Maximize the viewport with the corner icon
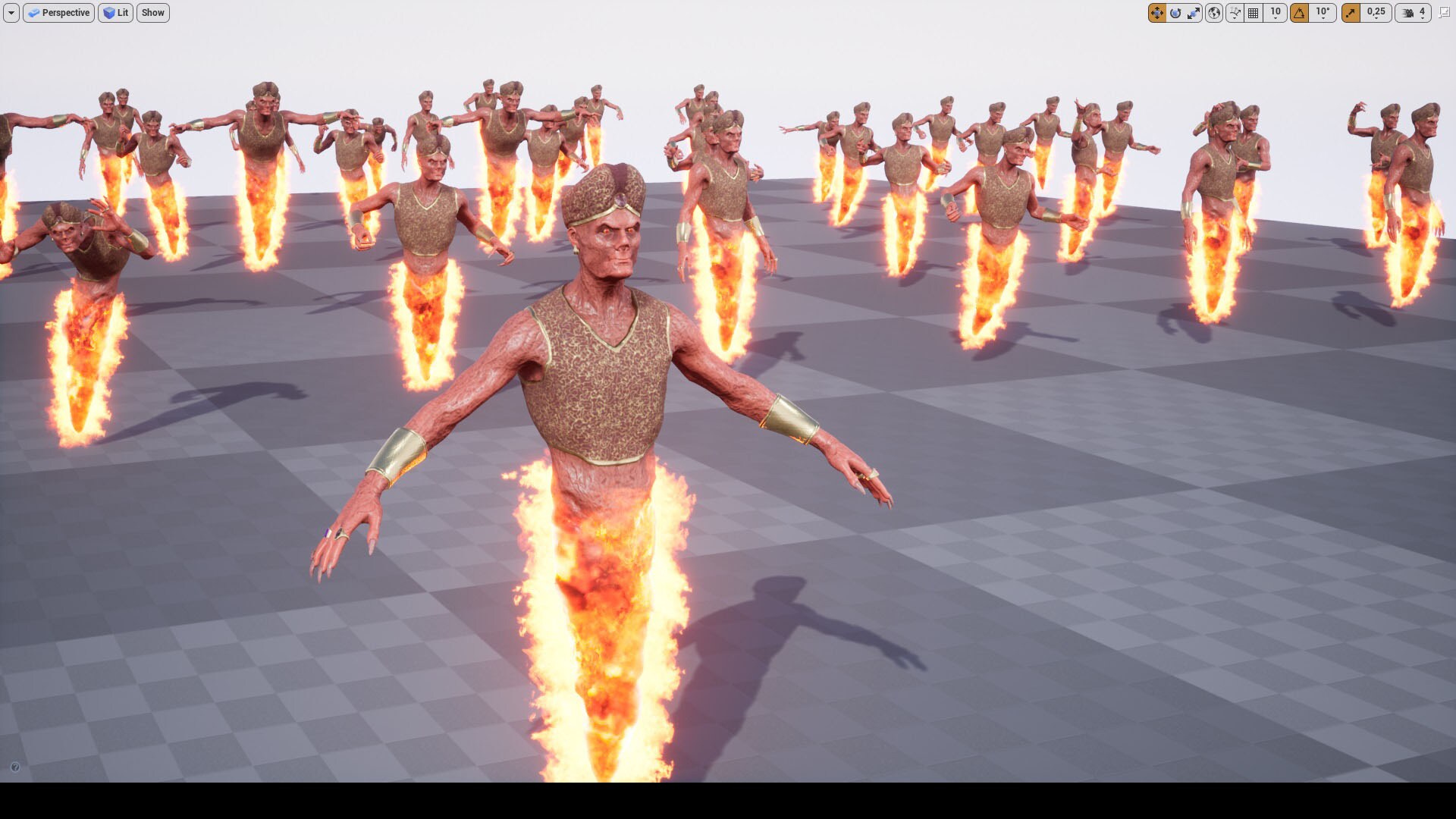Screen dimensions: 1456x819 click(x=1445, y=13)
